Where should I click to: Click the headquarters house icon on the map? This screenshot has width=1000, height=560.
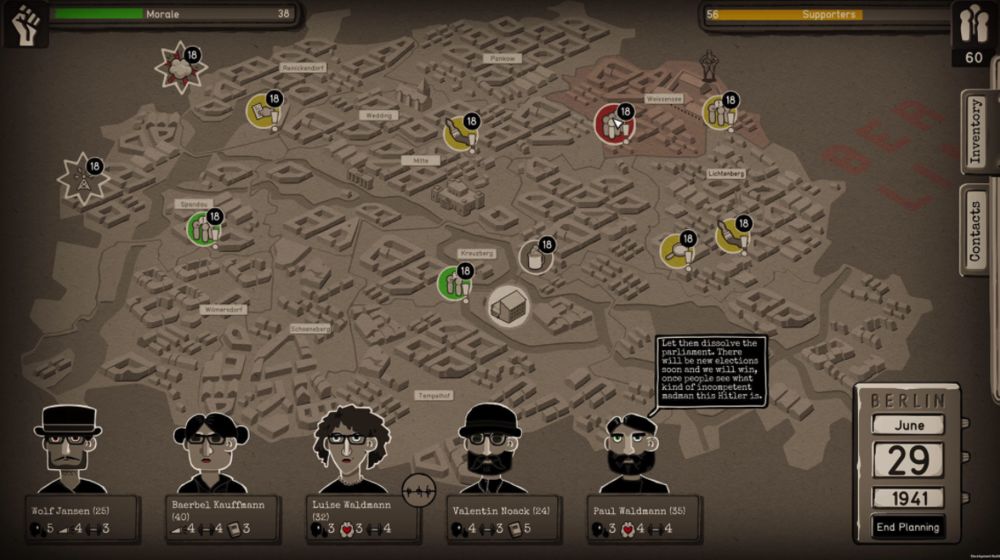click(x=508, y=305)
